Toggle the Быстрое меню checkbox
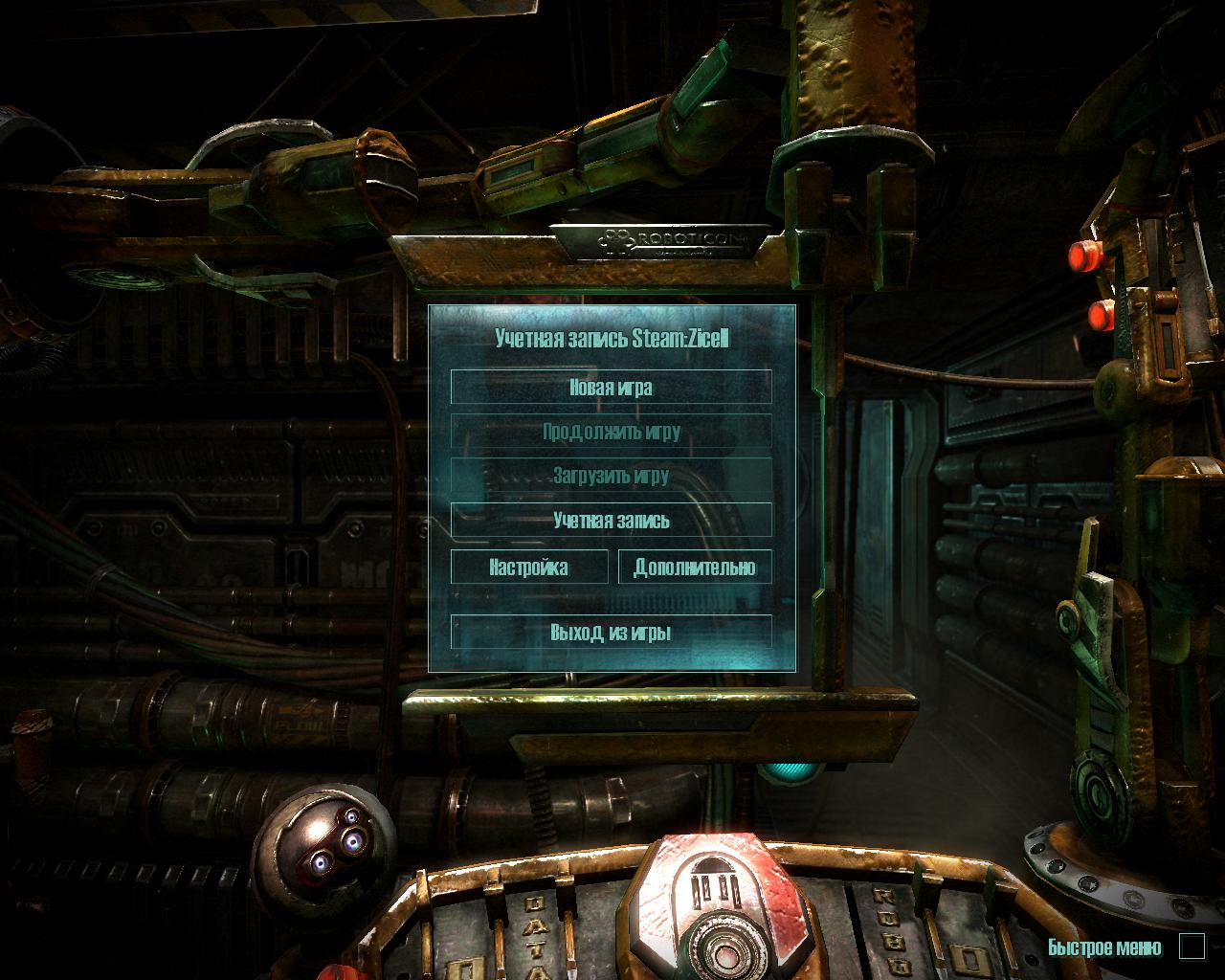Viewport: 1225px width, 980px height. click(1192, 947)
